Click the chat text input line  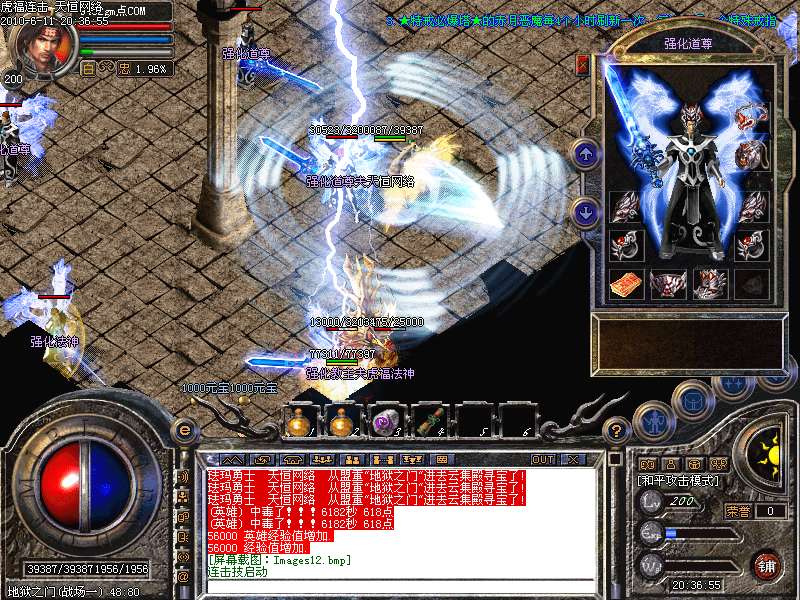click(x=400, y=585)
